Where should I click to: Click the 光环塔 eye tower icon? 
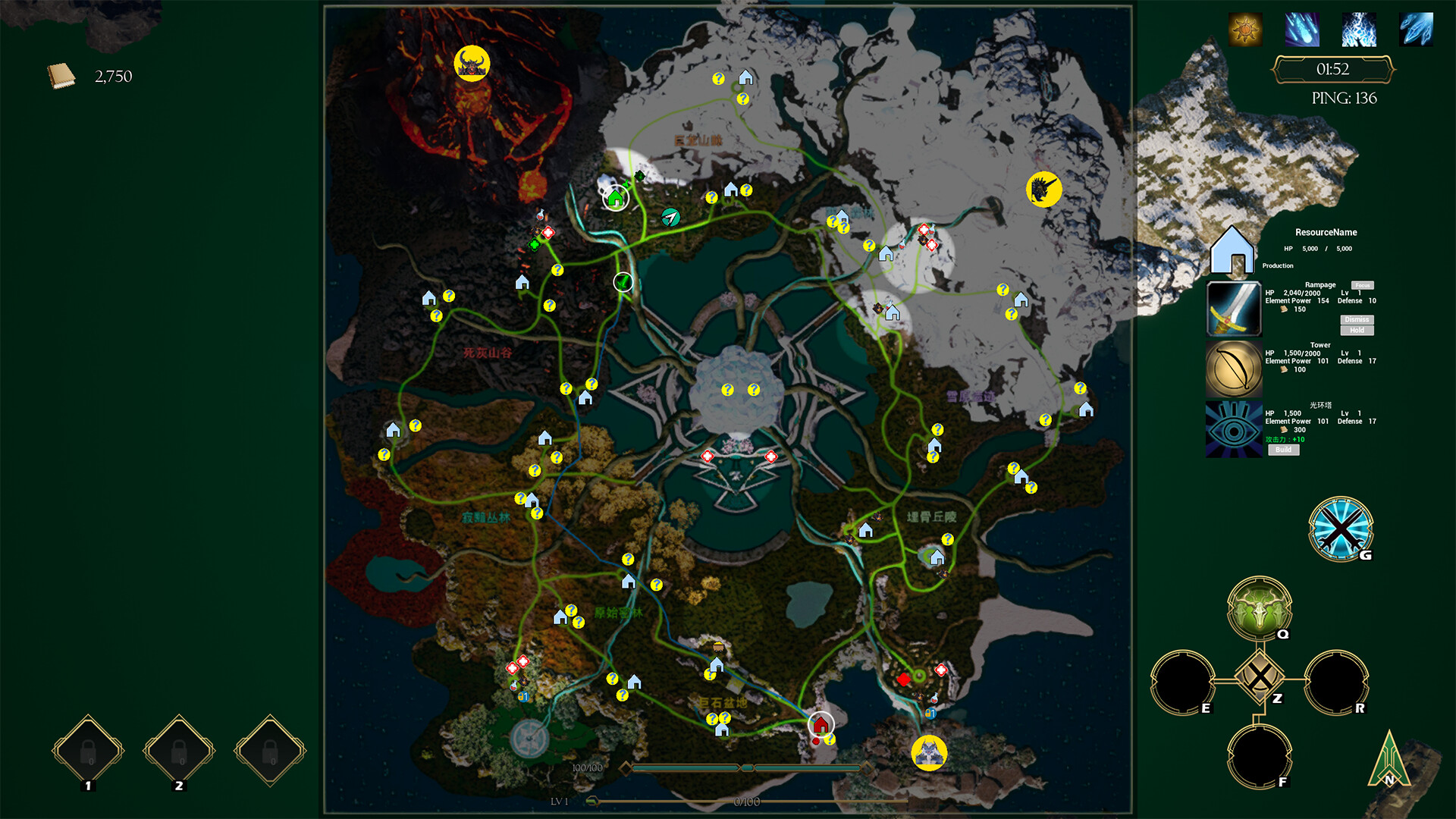(x=1234, y=426)
